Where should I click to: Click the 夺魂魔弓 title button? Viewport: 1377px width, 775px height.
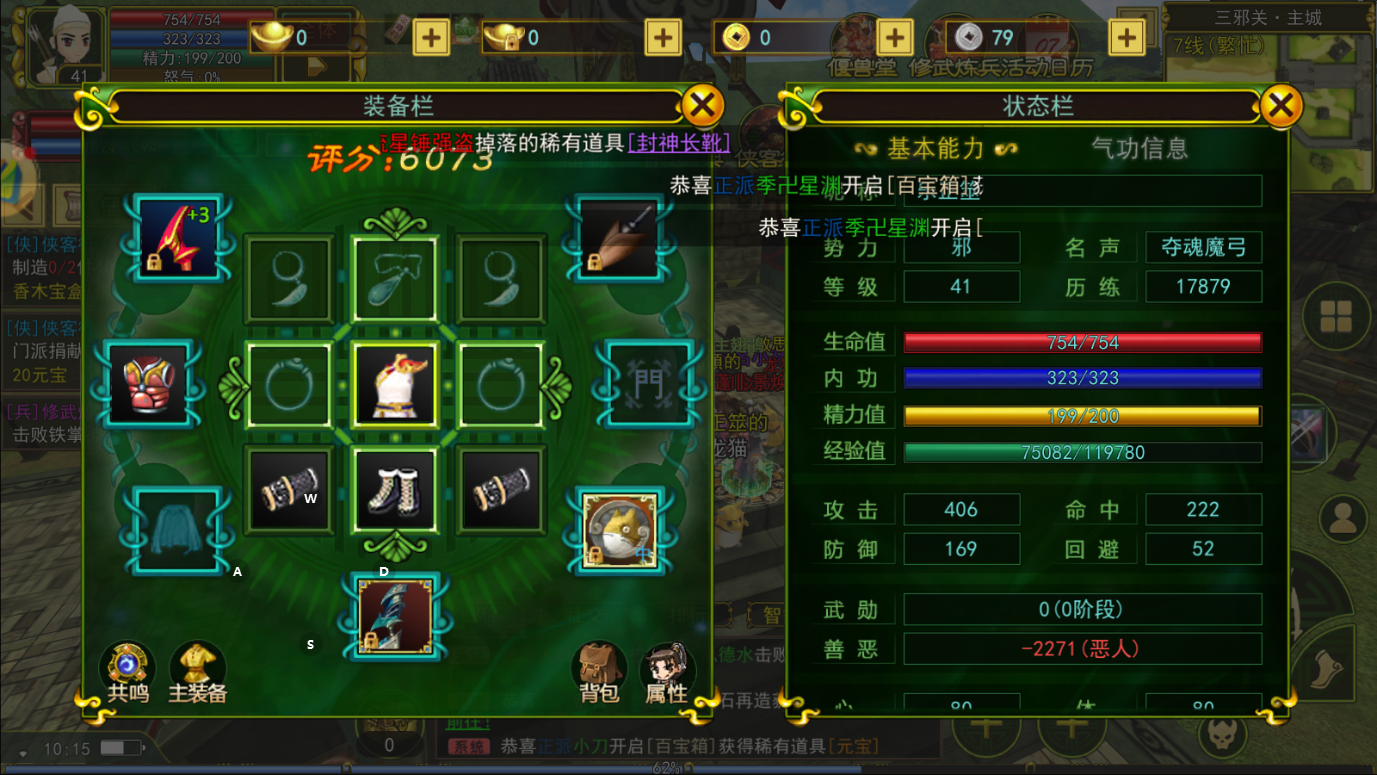tap(1204, 247)
